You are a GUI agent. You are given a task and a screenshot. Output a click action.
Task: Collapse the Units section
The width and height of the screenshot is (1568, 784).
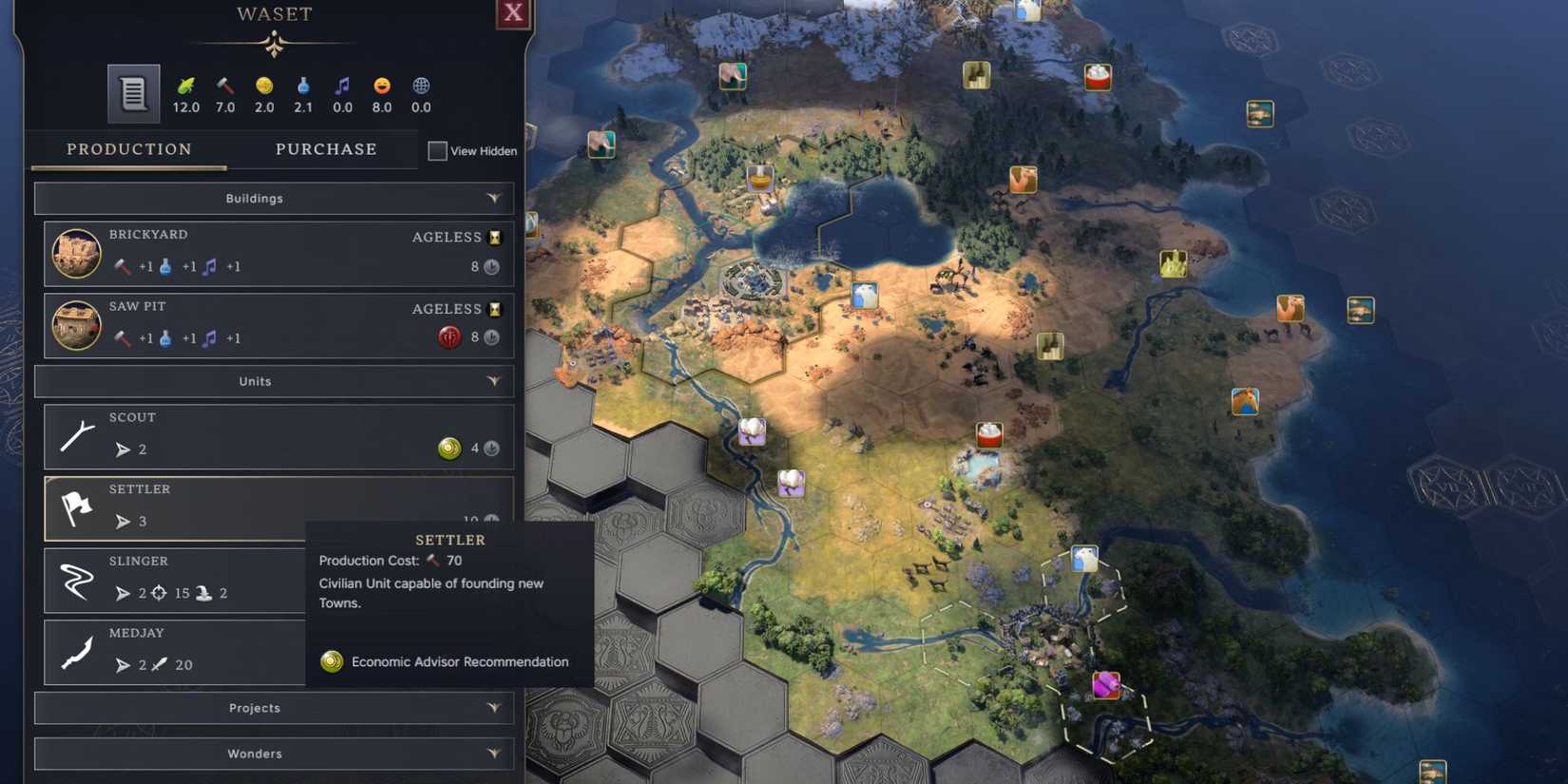pyautogui.click(x=493, y=381)
